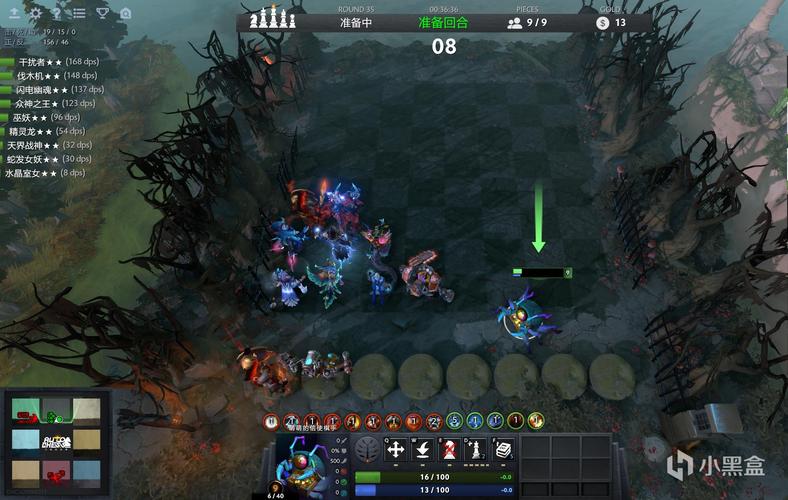This screenshot has height=500, width=788.
Task: Click the Auto Chess minimap
Action: 56,440
